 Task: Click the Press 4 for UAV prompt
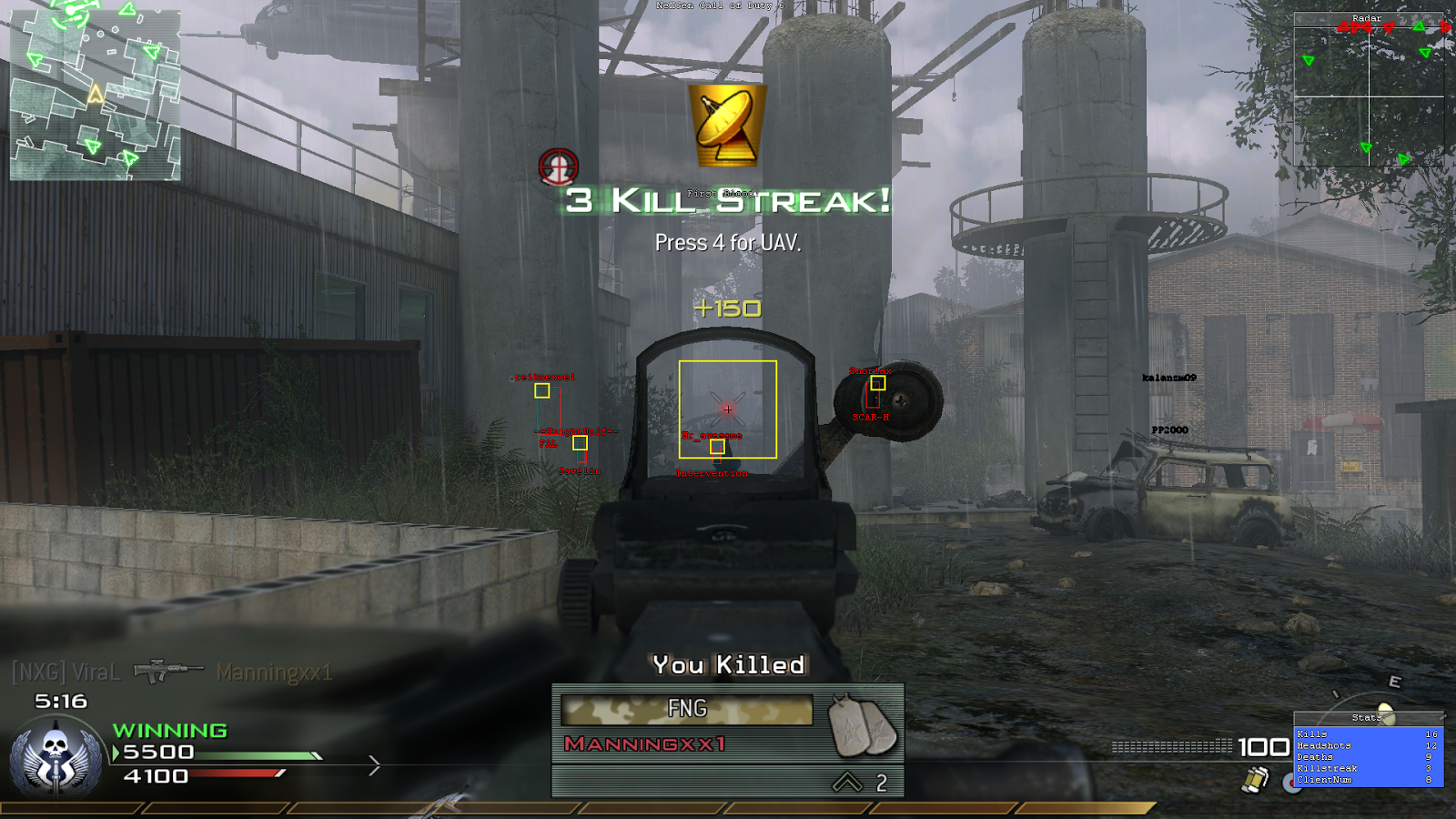[726, 244]
